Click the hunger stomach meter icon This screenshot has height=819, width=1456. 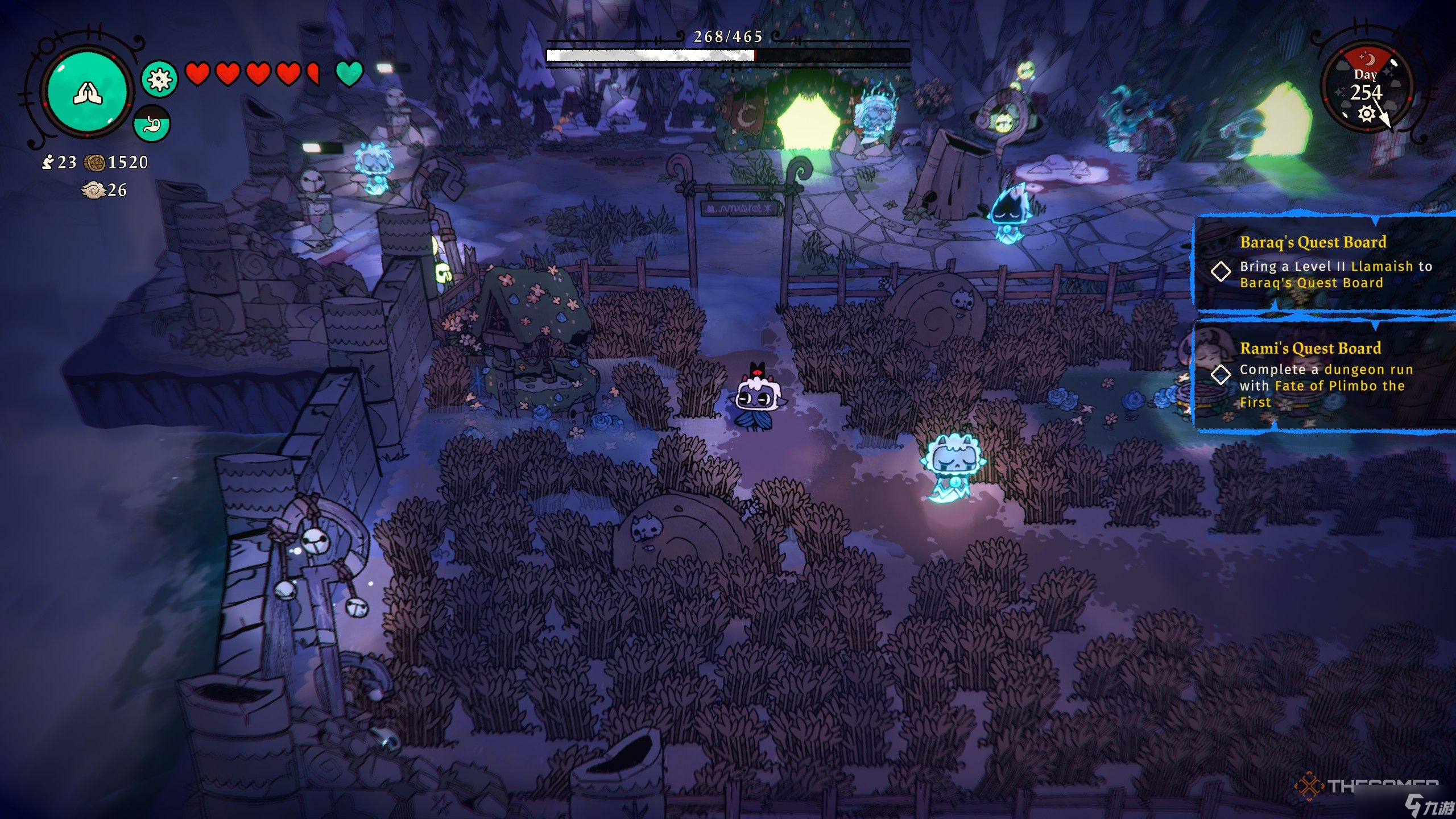152,123
